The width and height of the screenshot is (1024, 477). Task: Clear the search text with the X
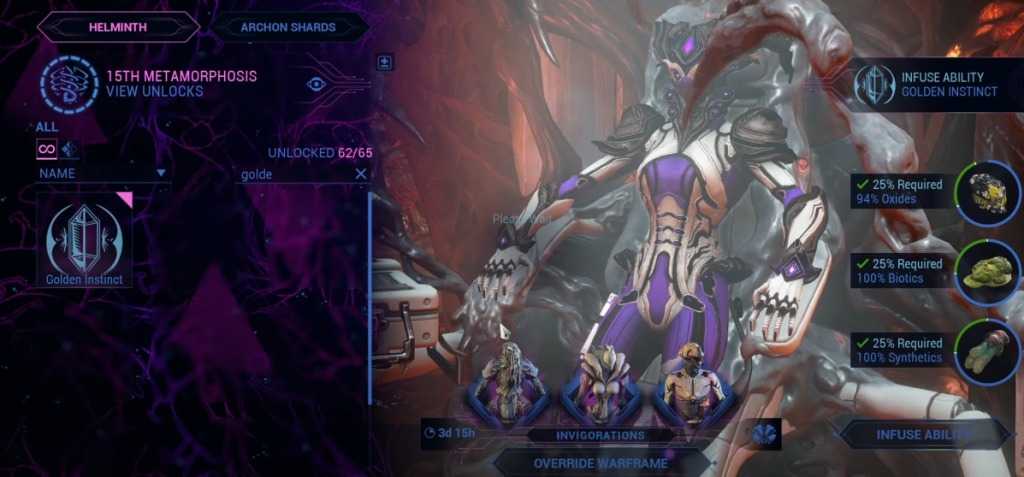click(x=361, y=173)
